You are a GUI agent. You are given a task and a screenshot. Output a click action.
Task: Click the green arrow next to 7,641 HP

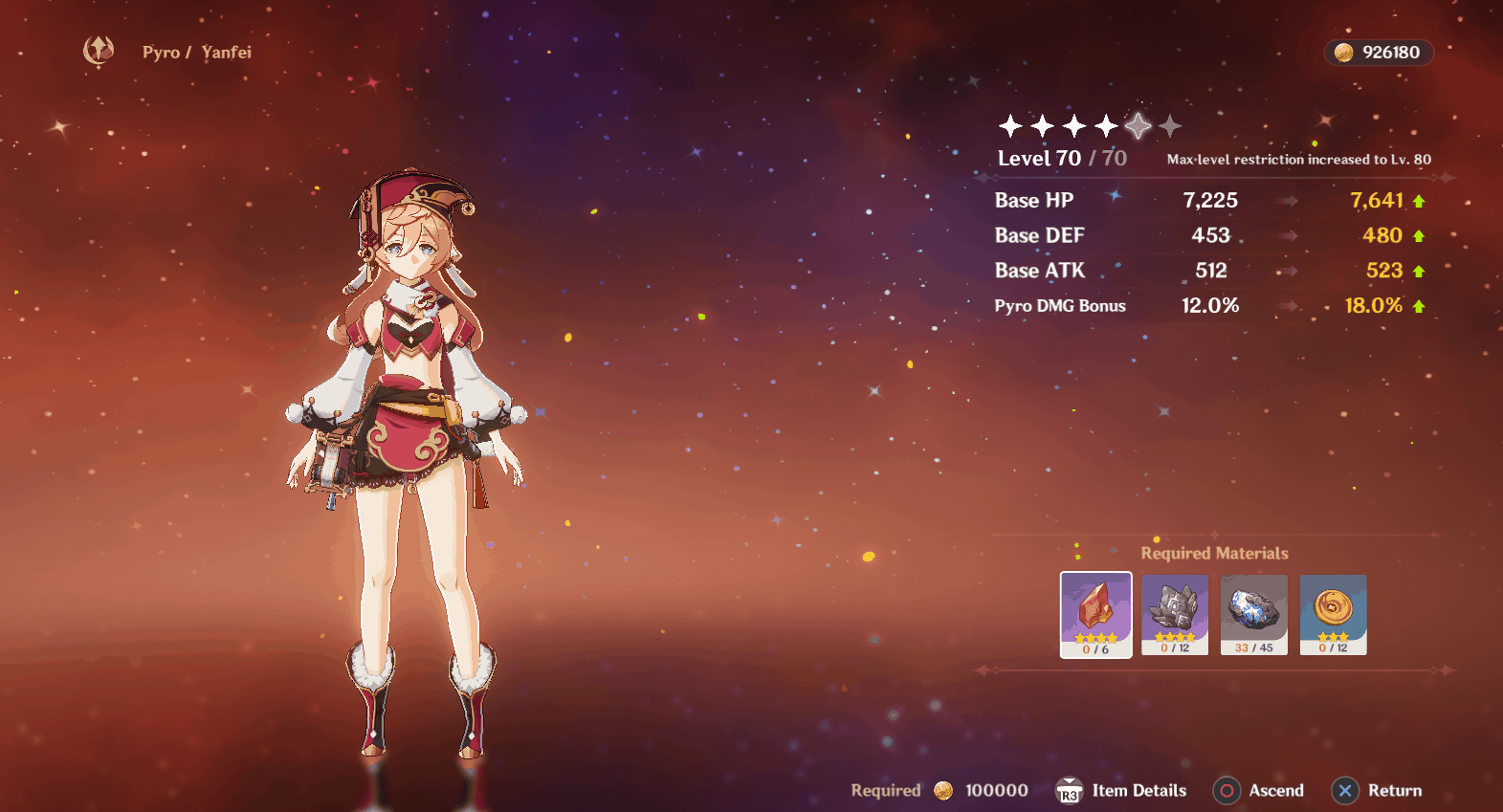(x=1418, y=201)
